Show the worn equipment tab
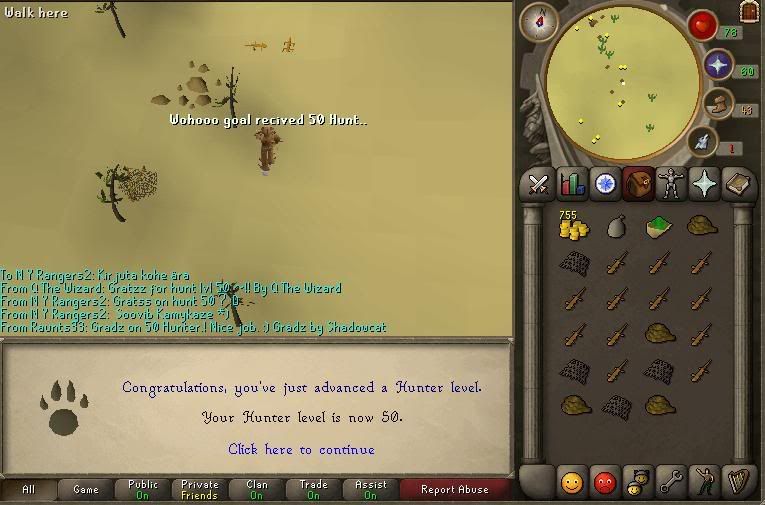 pos(671,184)
